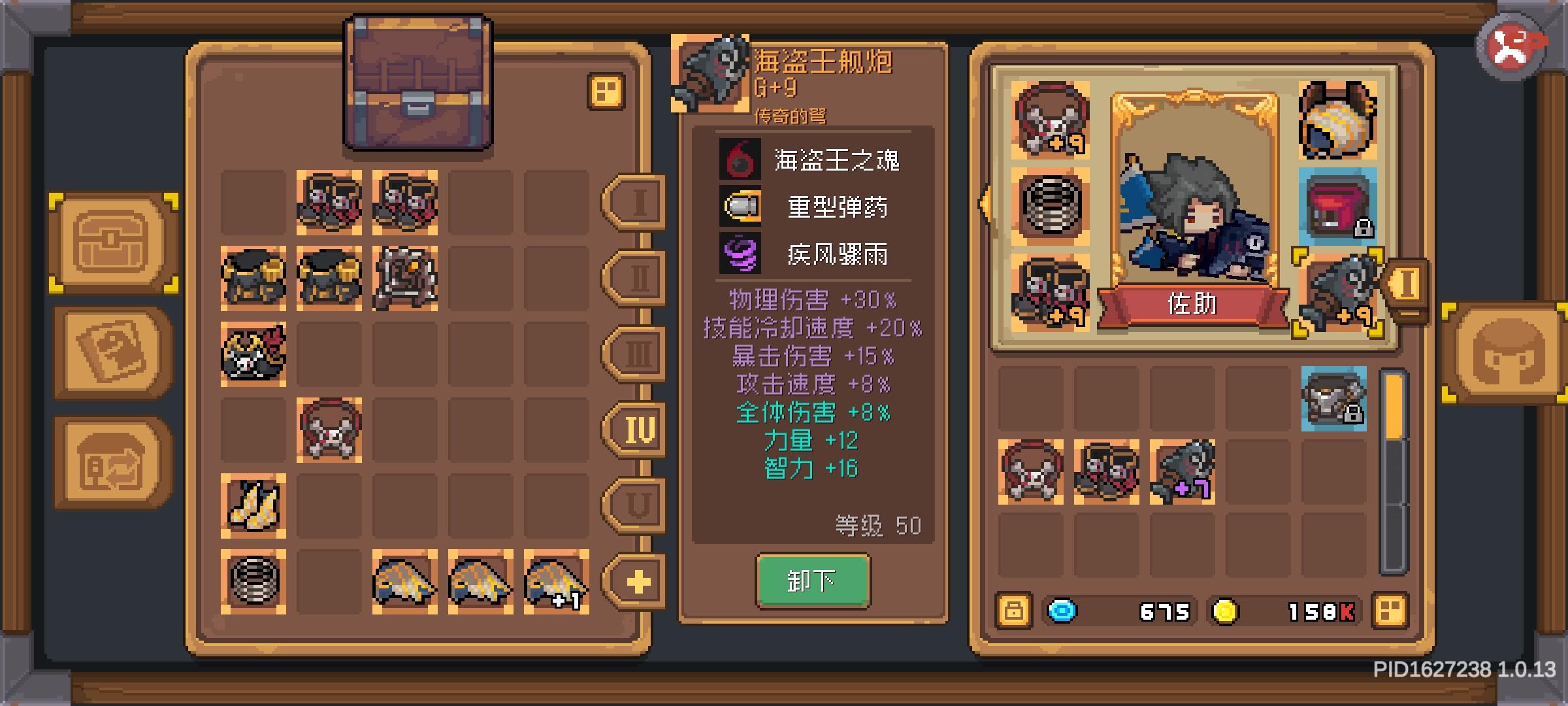Click the 海盗王之魂 skill icon in tooltip

point(740,160)
